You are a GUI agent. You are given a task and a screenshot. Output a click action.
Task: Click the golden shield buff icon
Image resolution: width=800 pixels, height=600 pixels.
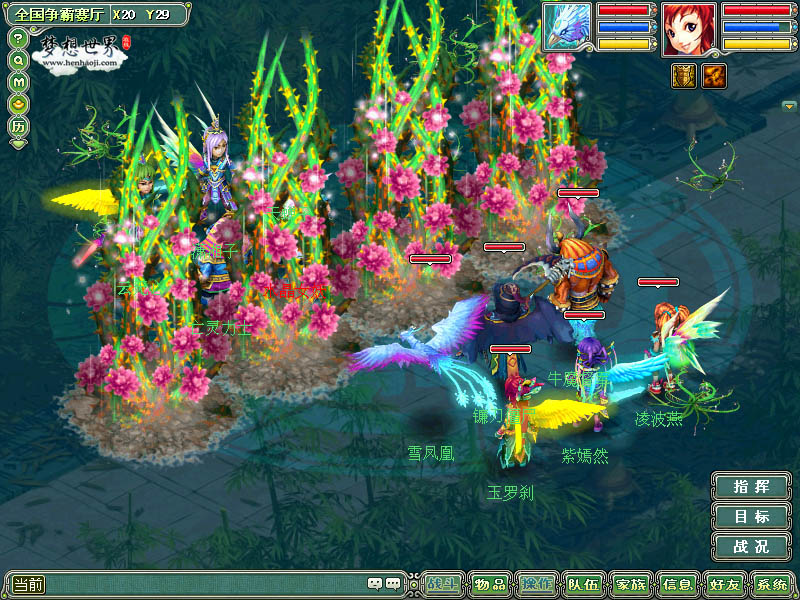[x=684, y=76]
